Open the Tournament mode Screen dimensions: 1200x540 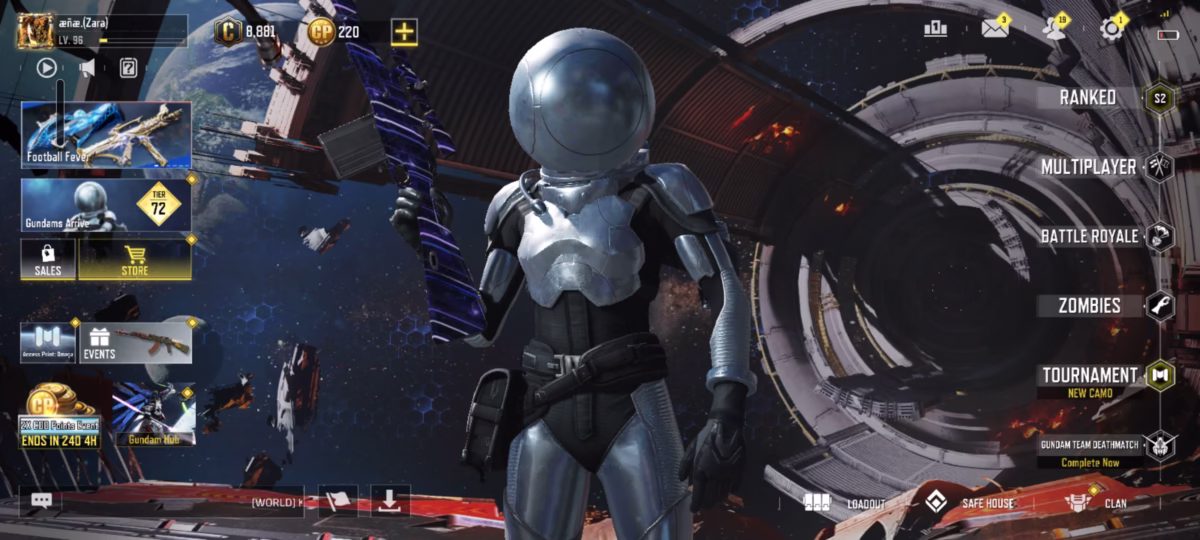(x=1089, y=376)
